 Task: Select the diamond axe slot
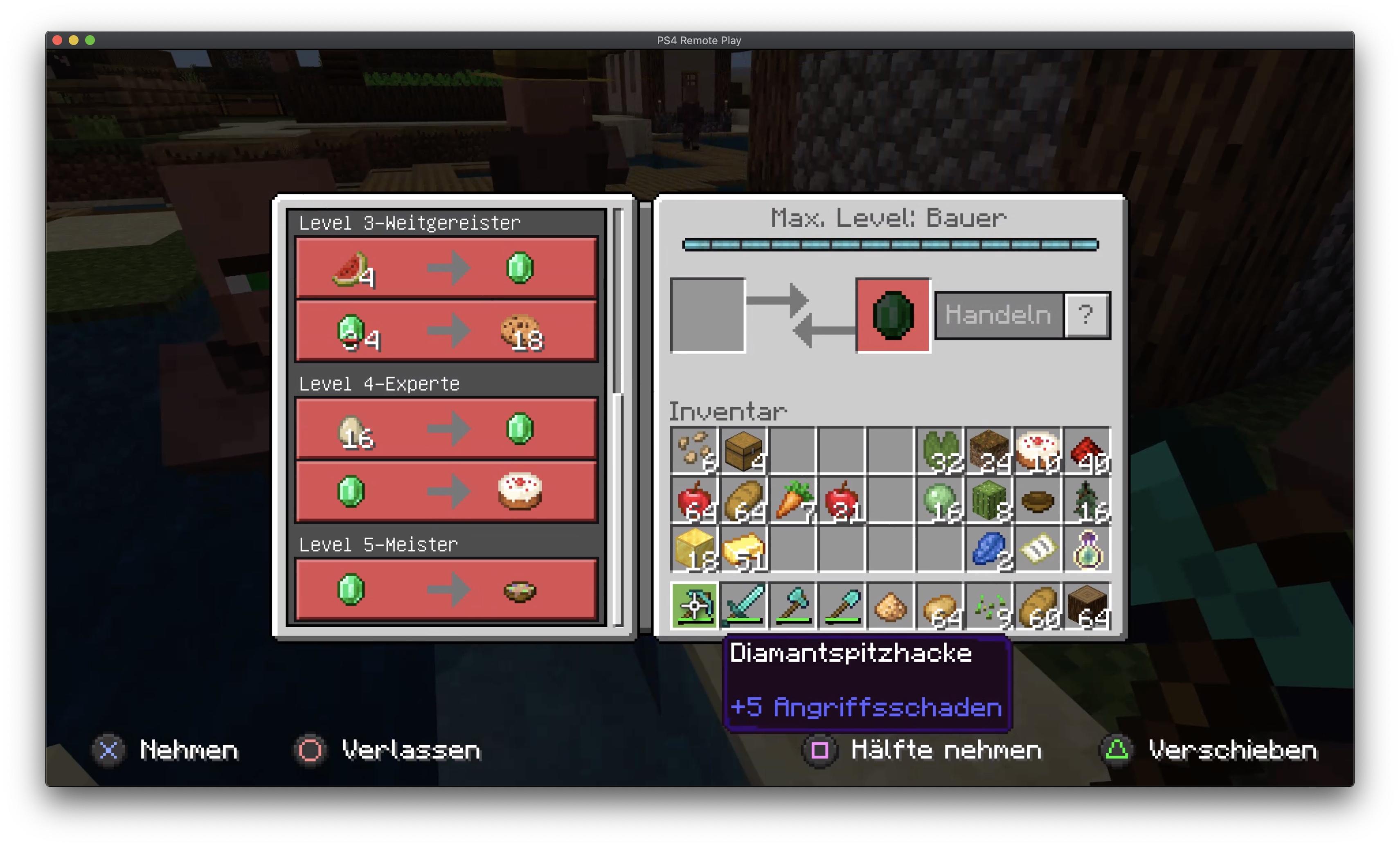tap(792, 606)
